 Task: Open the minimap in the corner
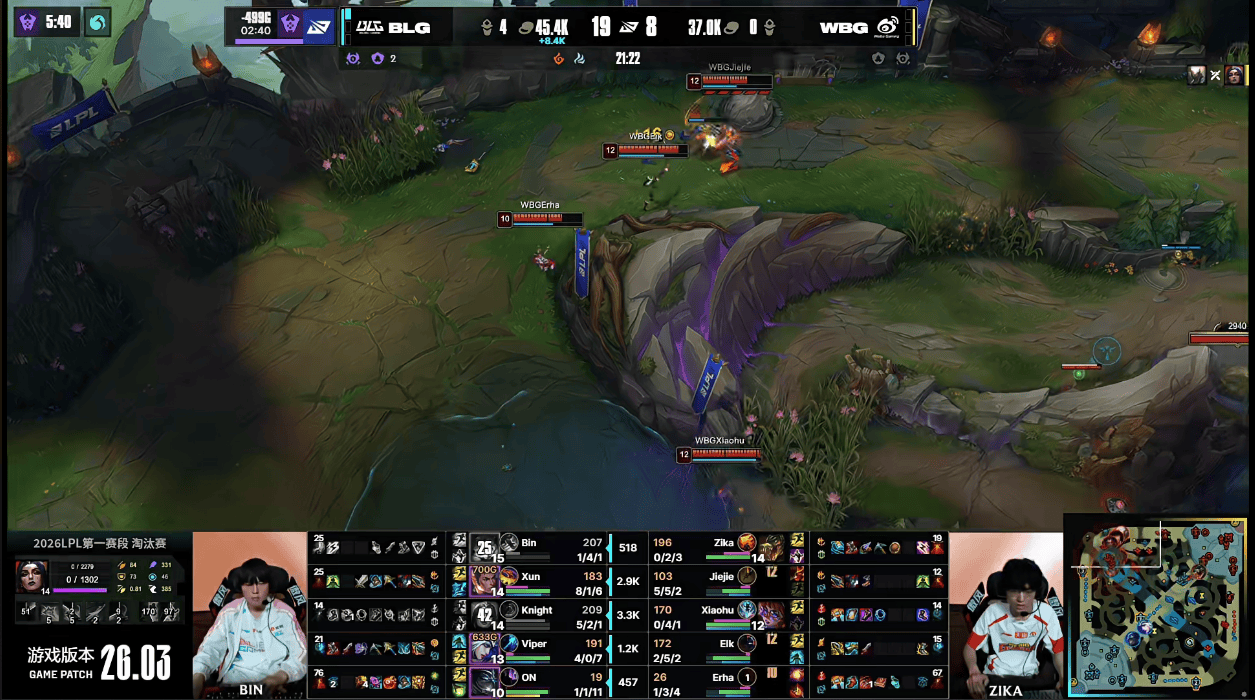1157,605
